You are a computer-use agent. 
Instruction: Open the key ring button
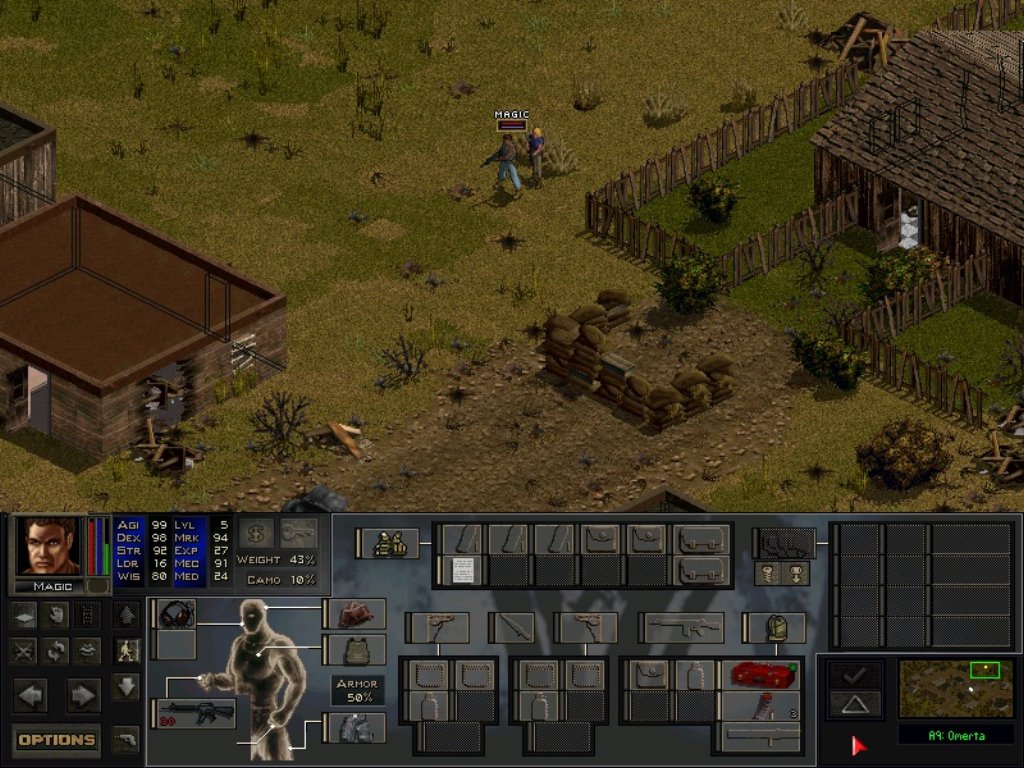pos(298,533)
